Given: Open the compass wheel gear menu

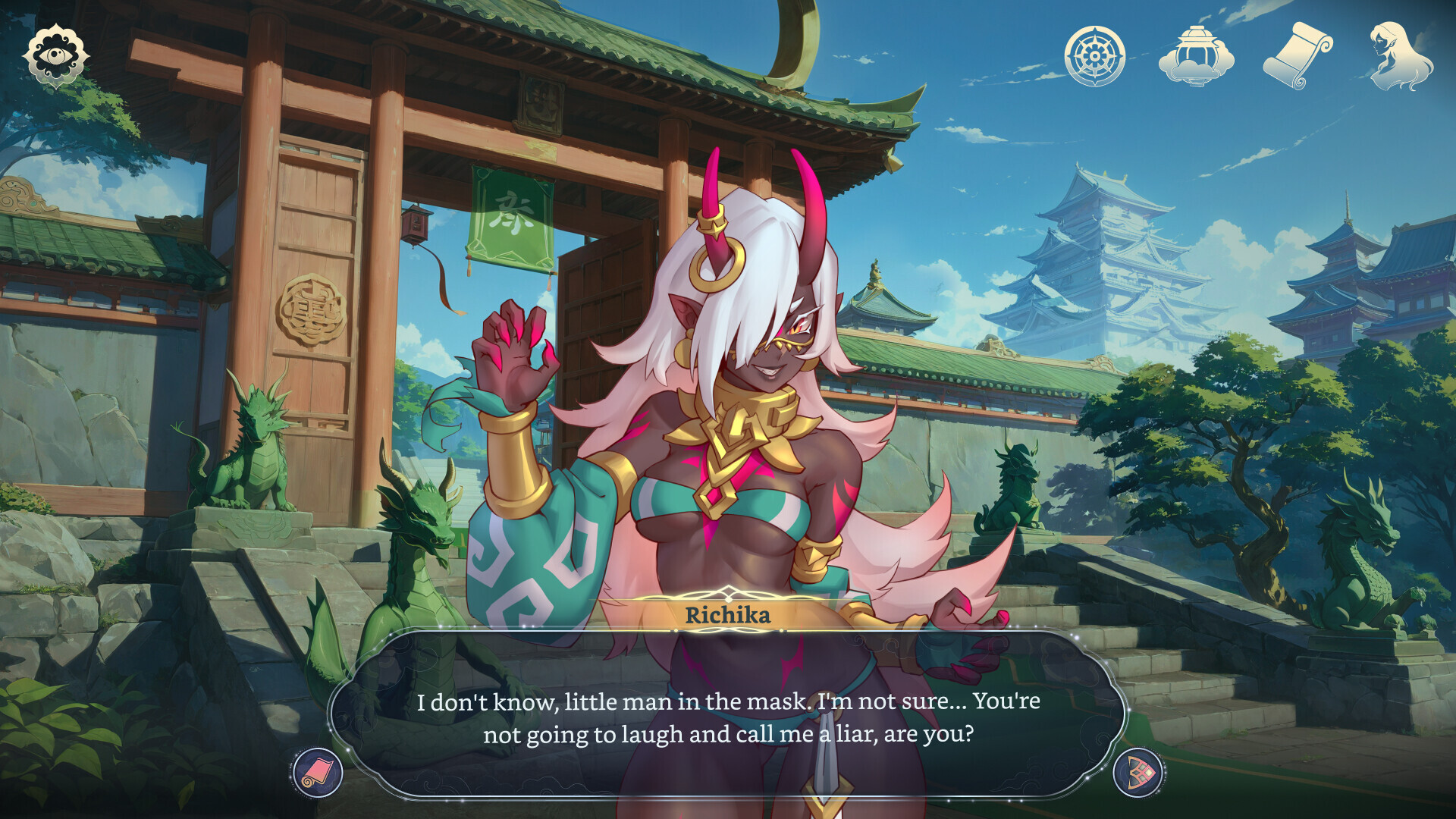Looking at the screenshot, I should pyautogui.click(x=1094, y=56).
